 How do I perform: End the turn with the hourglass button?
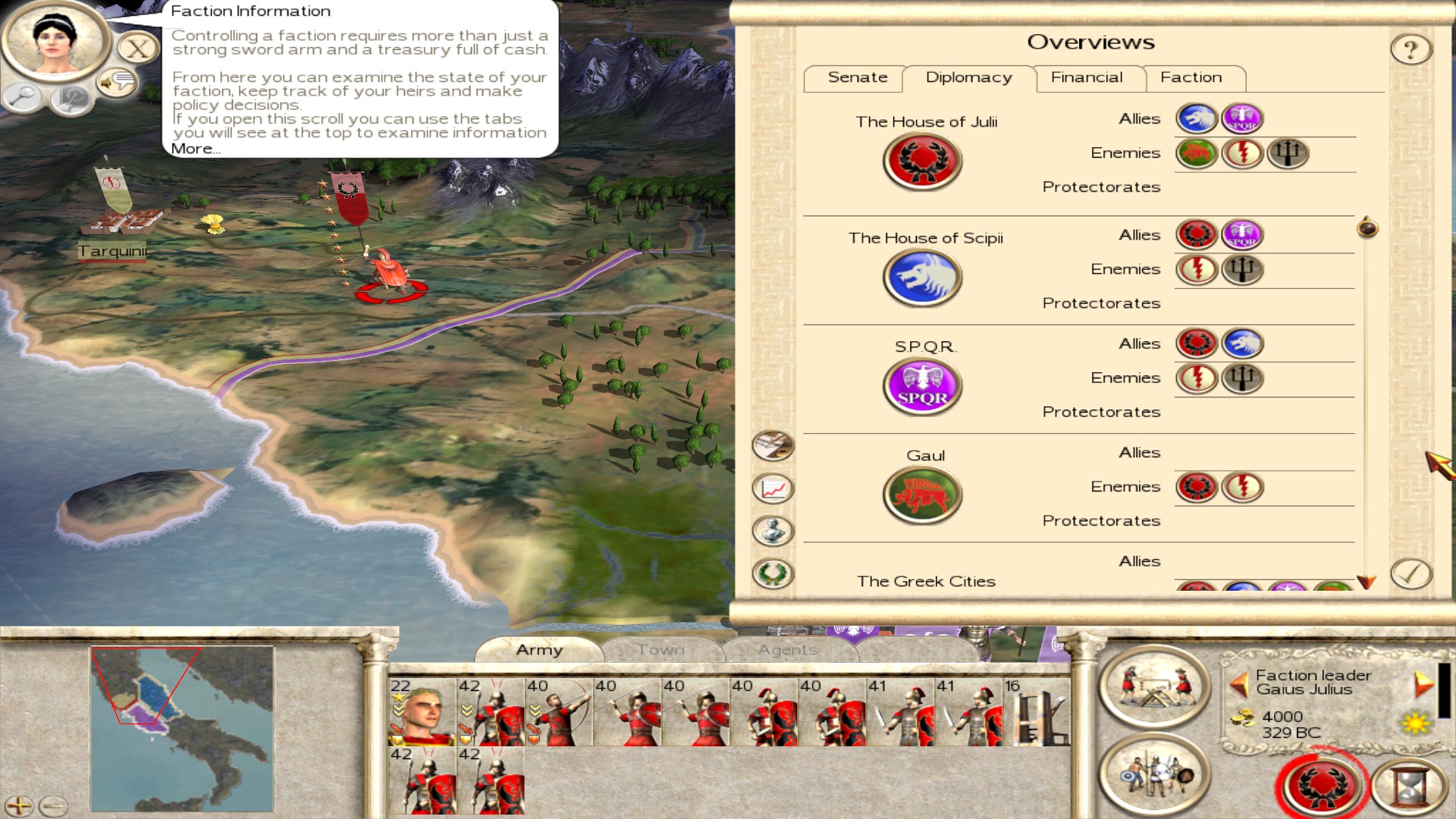tap(1410, 786)
